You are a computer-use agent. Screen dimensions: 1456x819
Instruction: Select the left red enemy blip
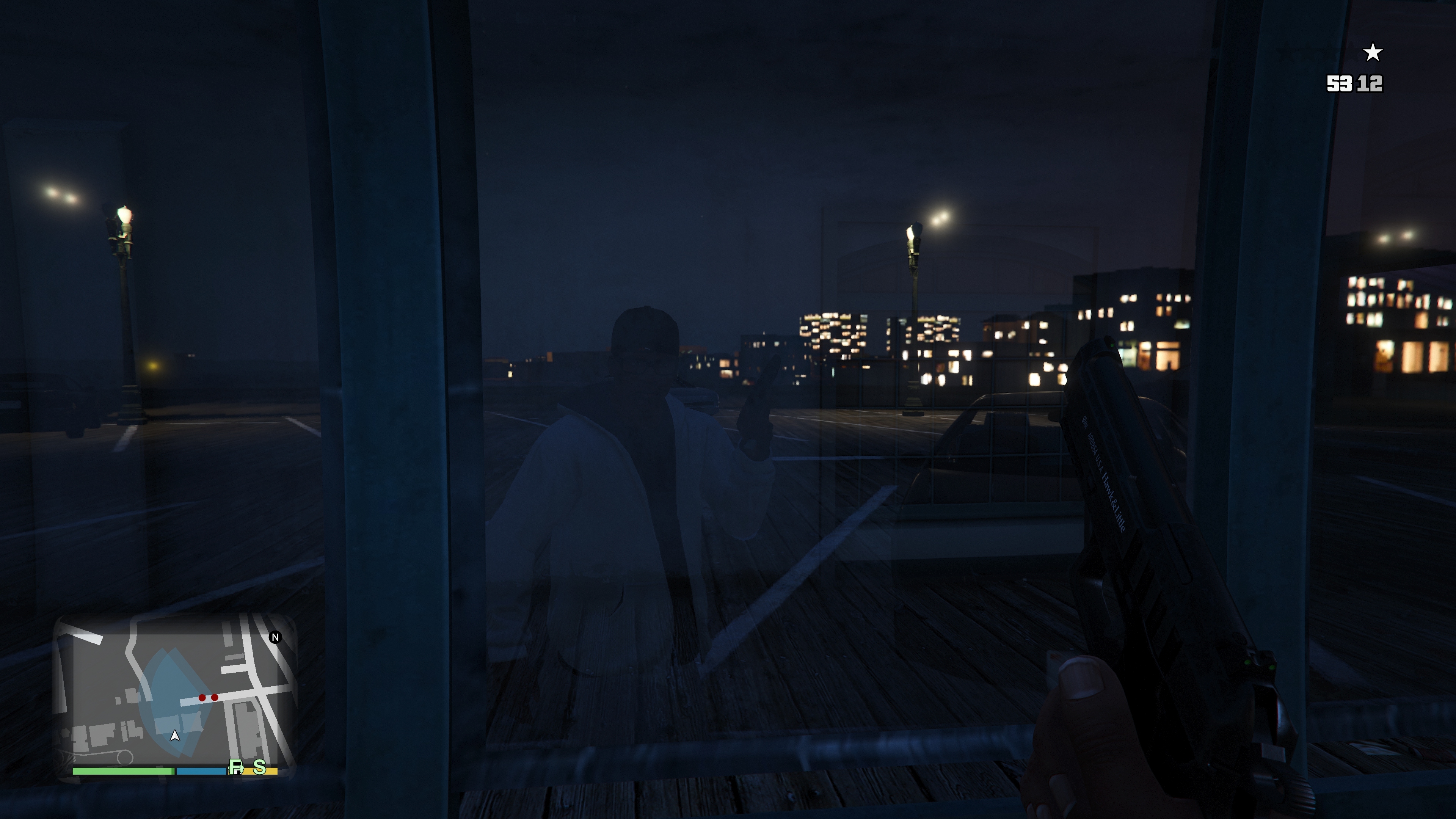click(x=202, y=698)
